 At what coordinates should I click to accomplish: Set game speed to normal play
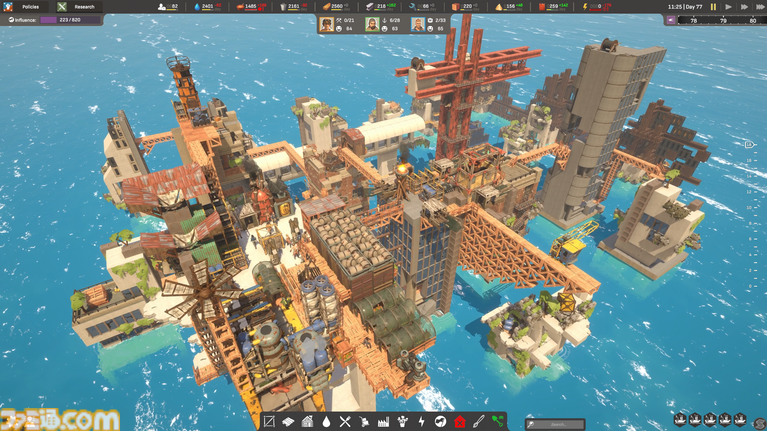[727, 6]
